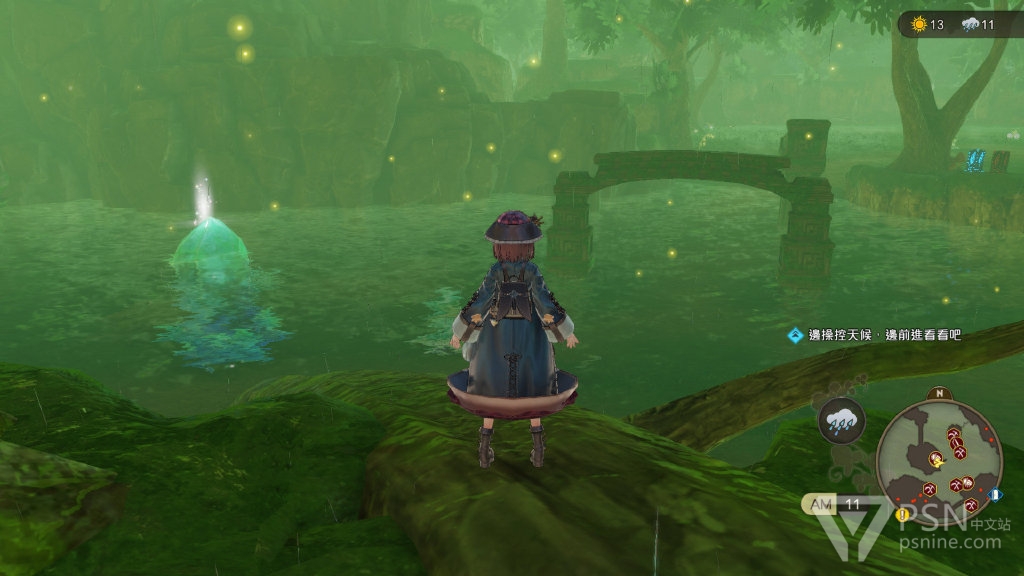
Task: Click the rain weather indicator beside the minimap
Action: click(x=841, y=421)
